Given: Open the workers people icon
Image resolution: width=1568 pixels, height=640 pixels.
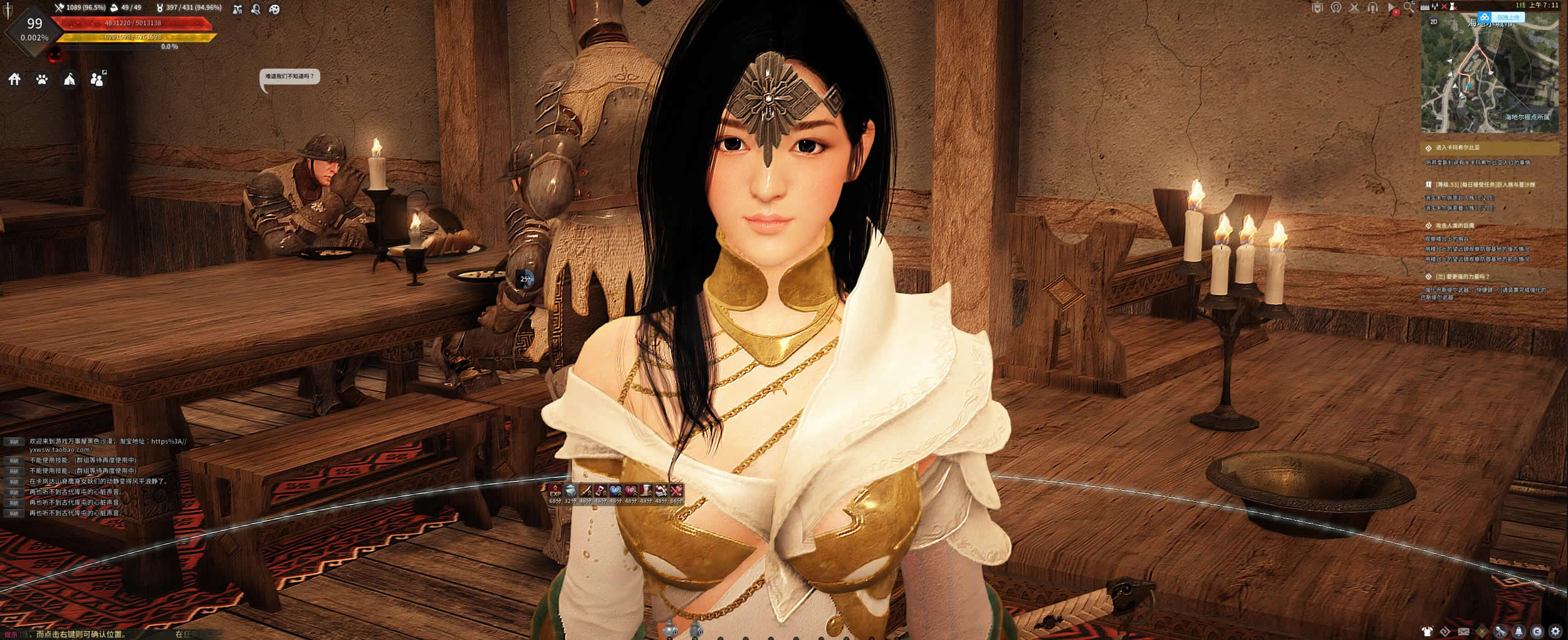Looking at the screenshot, I should click(x=97, y=79).
